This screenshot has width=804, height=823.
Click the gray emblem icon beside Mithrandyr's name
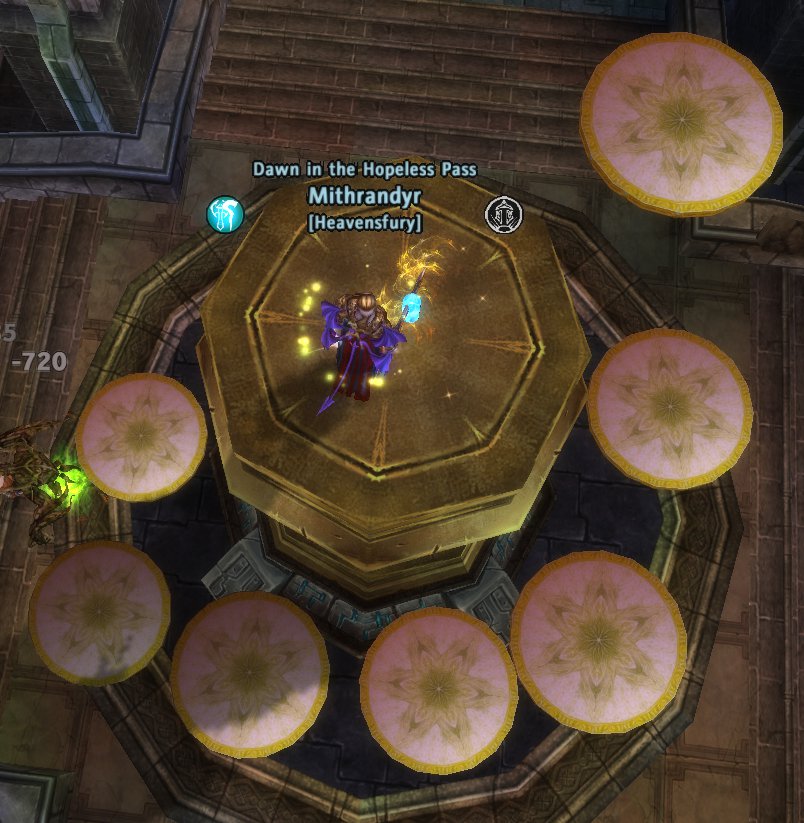501,214
